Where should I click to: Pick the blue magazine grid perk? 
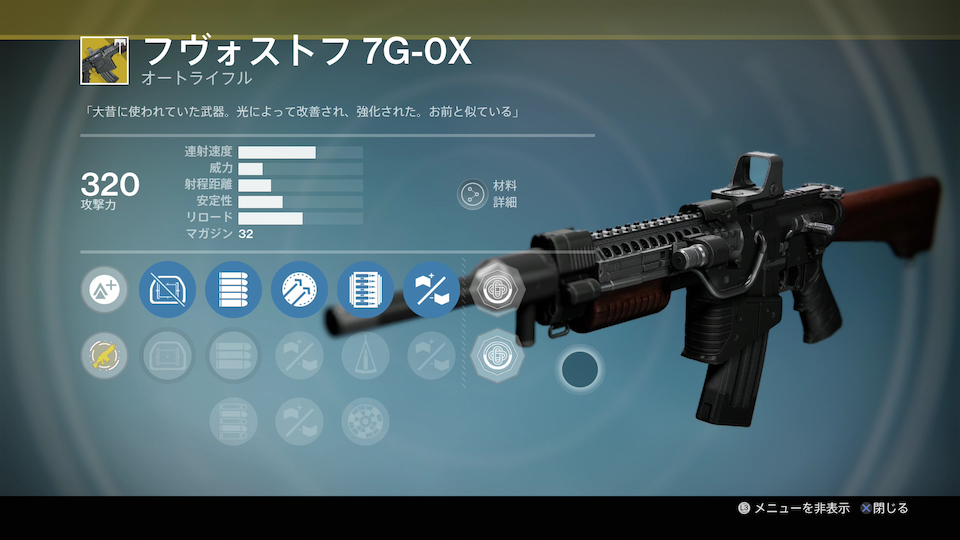[x=365, y=291]
